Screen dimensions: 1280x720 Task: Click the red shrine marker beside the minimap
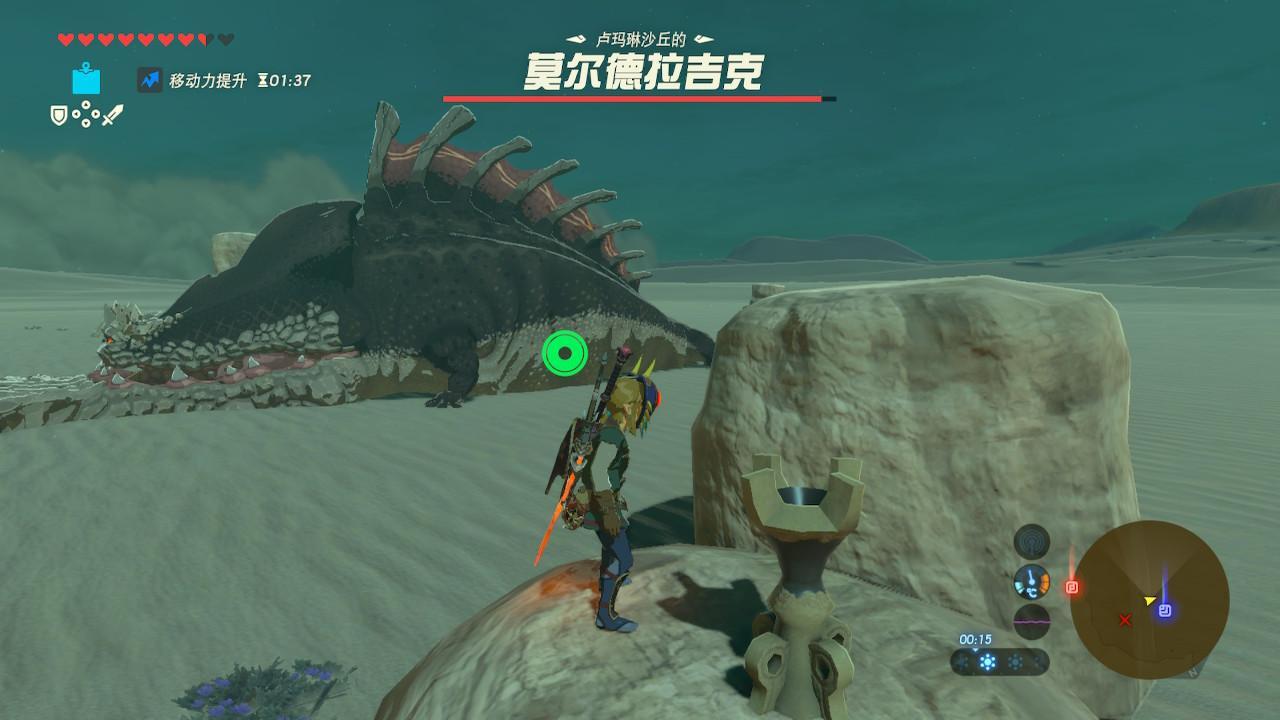pos(1072,587)
